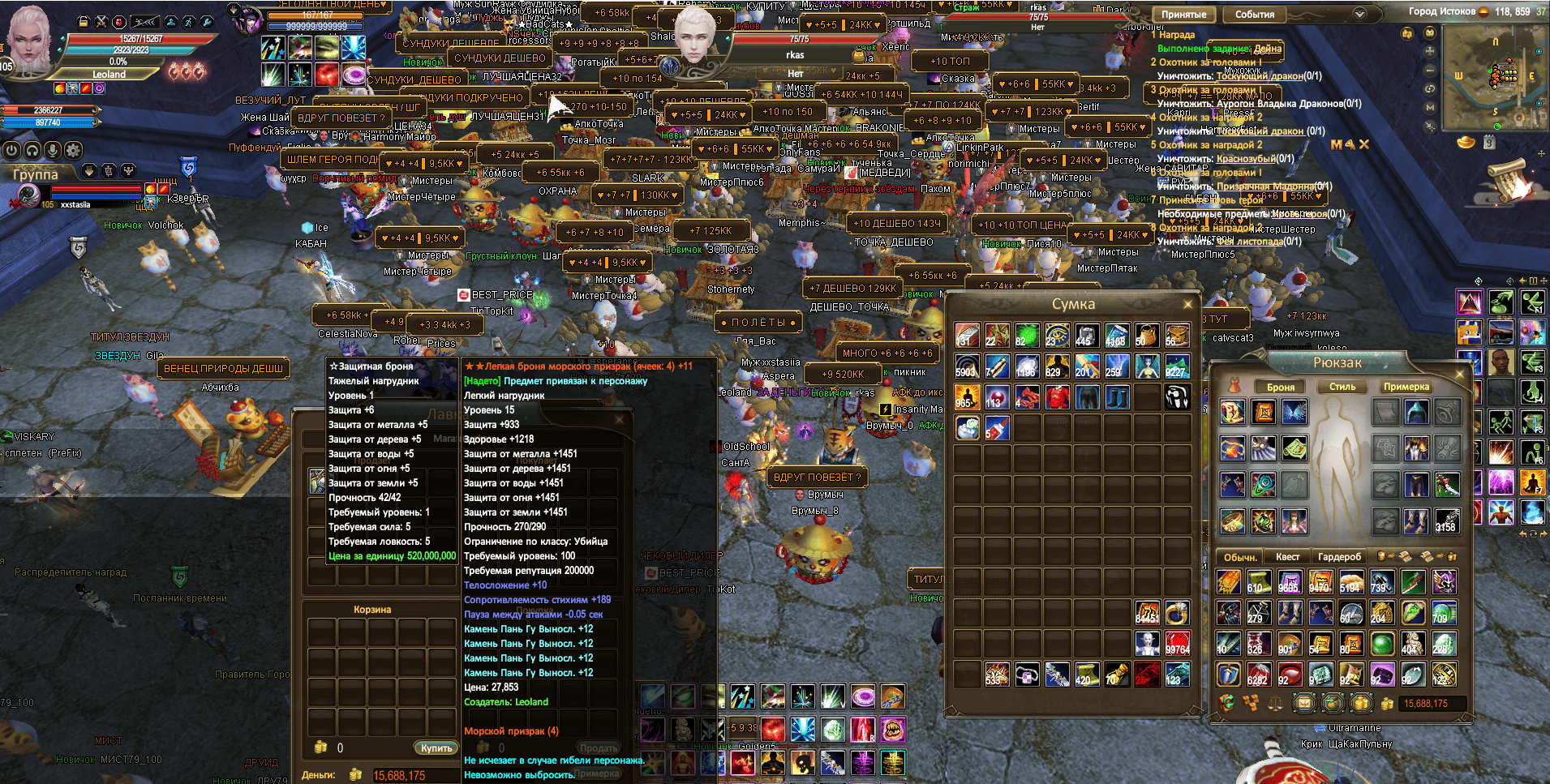
Task: Click the Купить button to purchase the armor
Action: (436, 748)
